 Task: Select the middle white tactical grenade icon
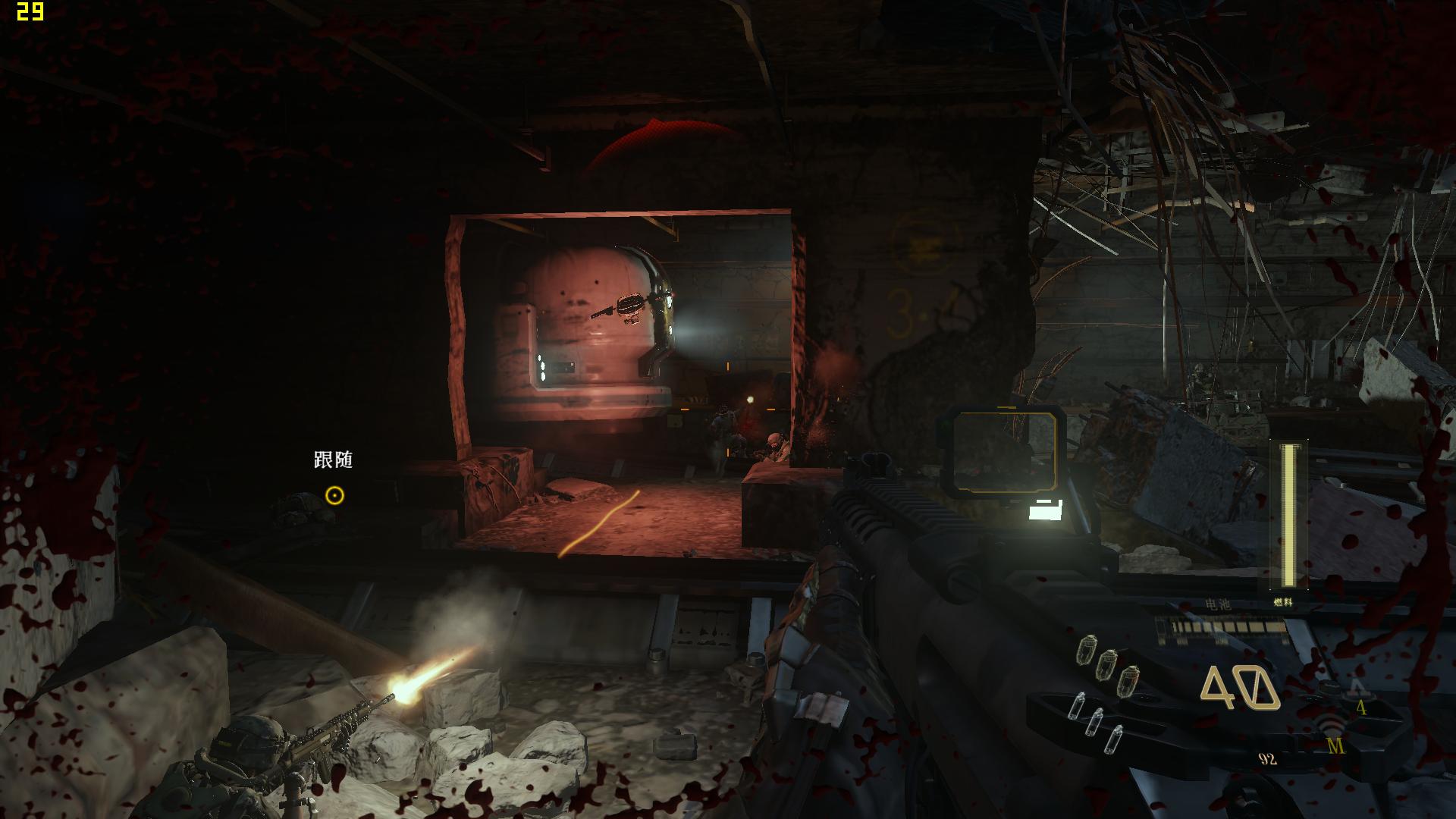coord(1095,721)
